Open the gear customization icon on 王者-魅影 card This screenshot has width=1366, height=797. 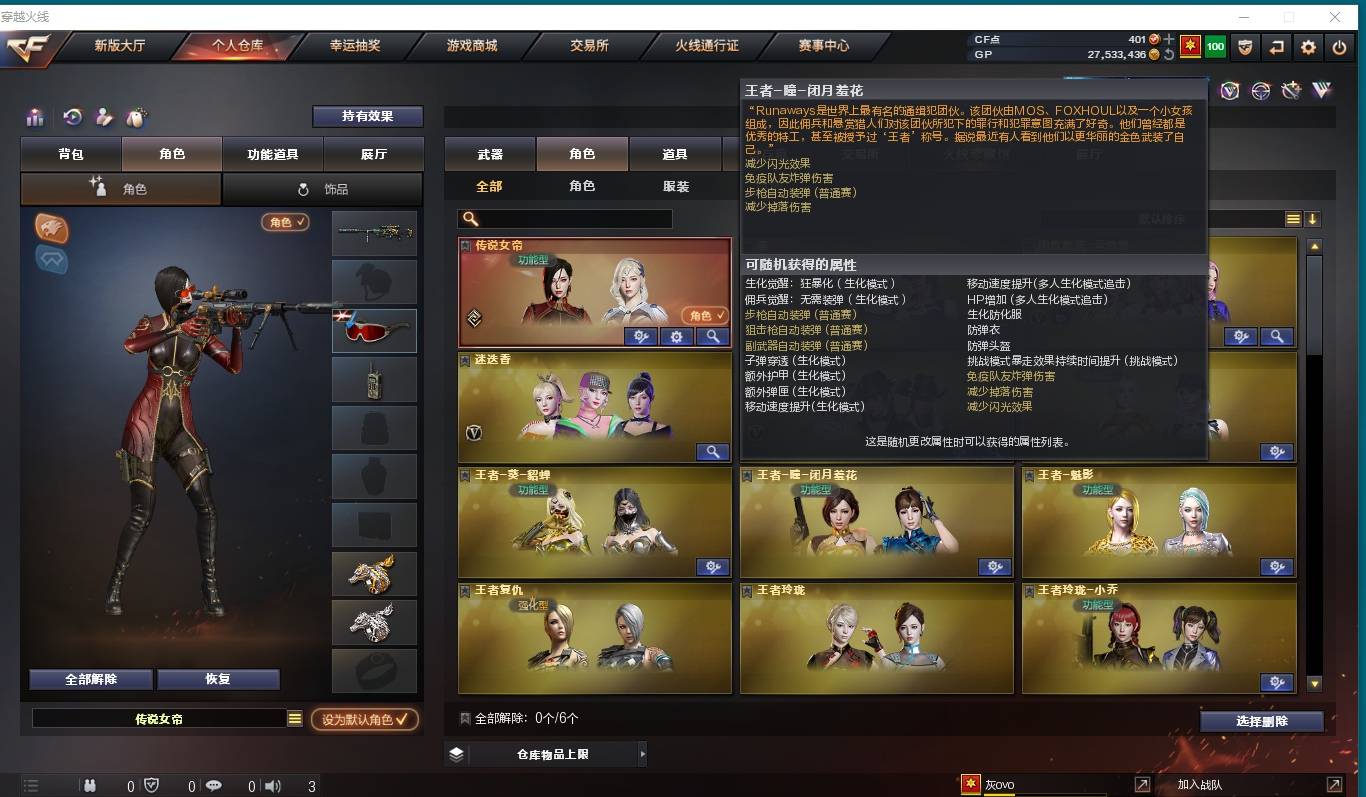[x=1277, y=567]
